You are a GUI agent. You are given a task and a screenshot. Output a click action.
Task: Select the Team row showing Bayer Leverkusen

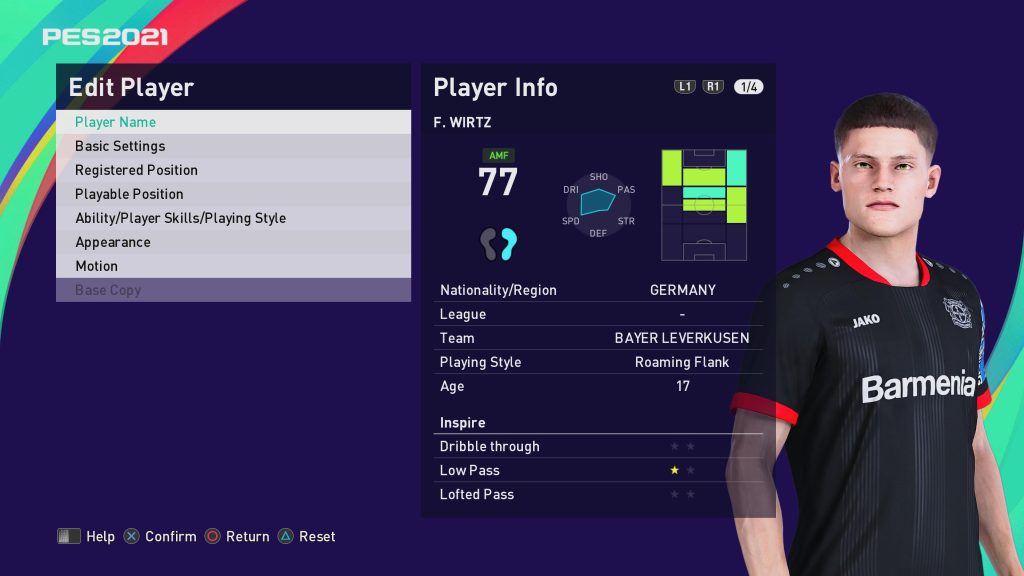(598, 338)
